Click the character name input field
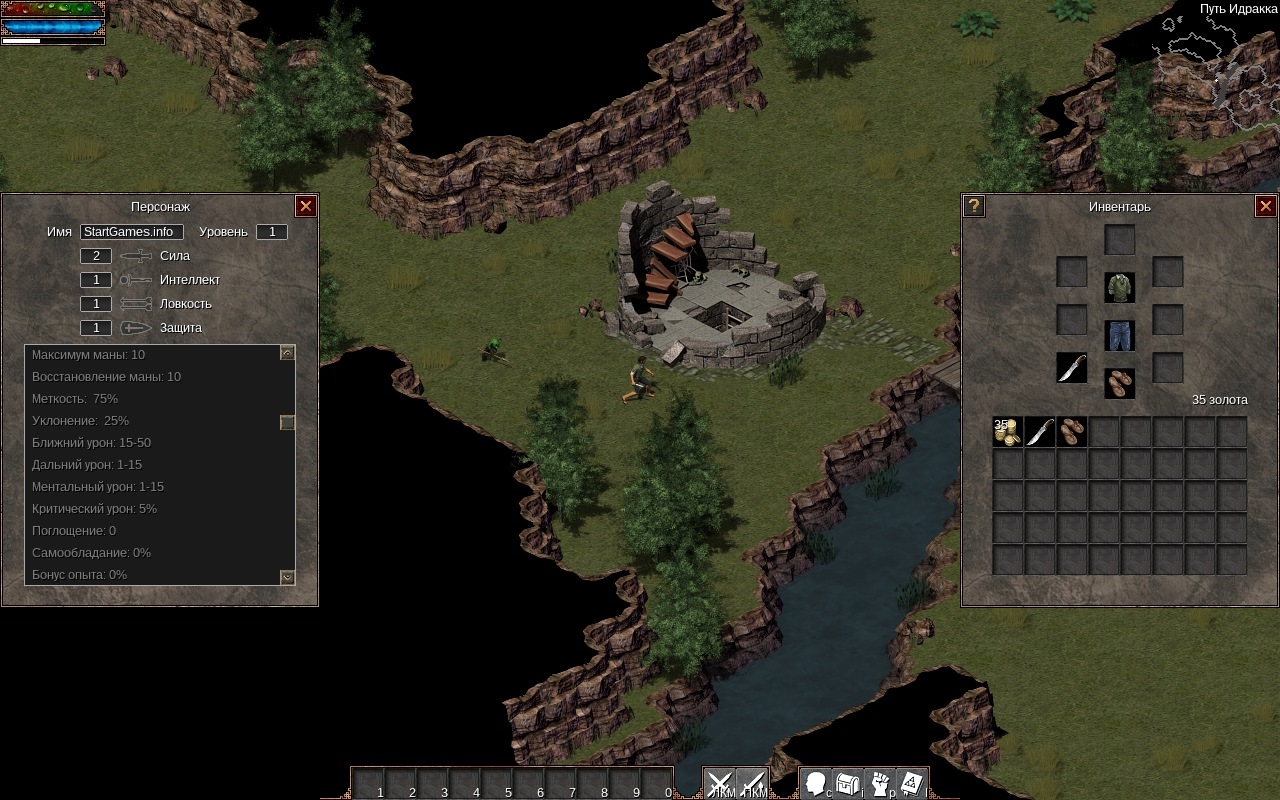The image size is (1280, 800). coord(131,232)
